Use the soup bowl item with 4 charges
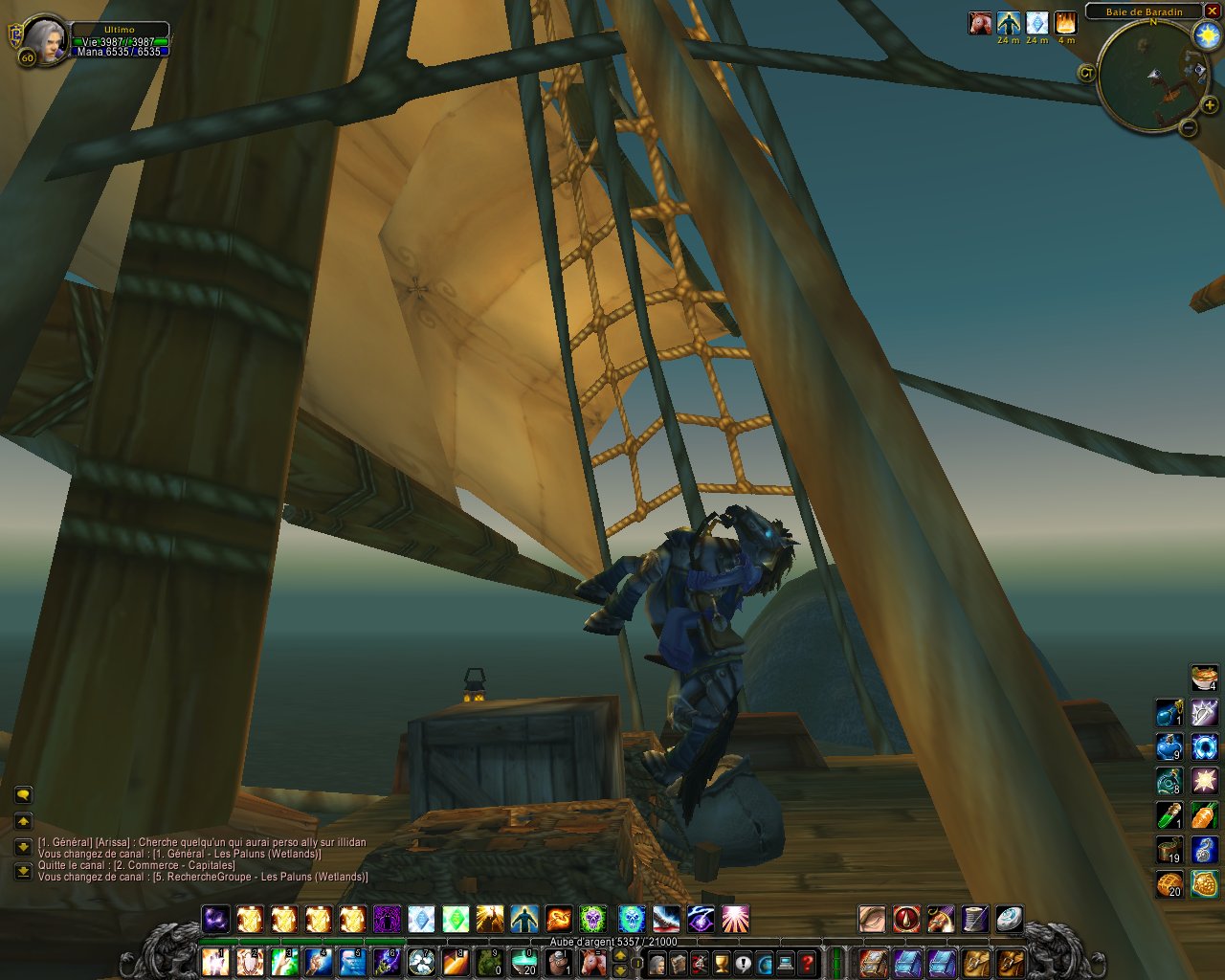This screenshot has height=980, width=1225. click(x=1204, y=678)
